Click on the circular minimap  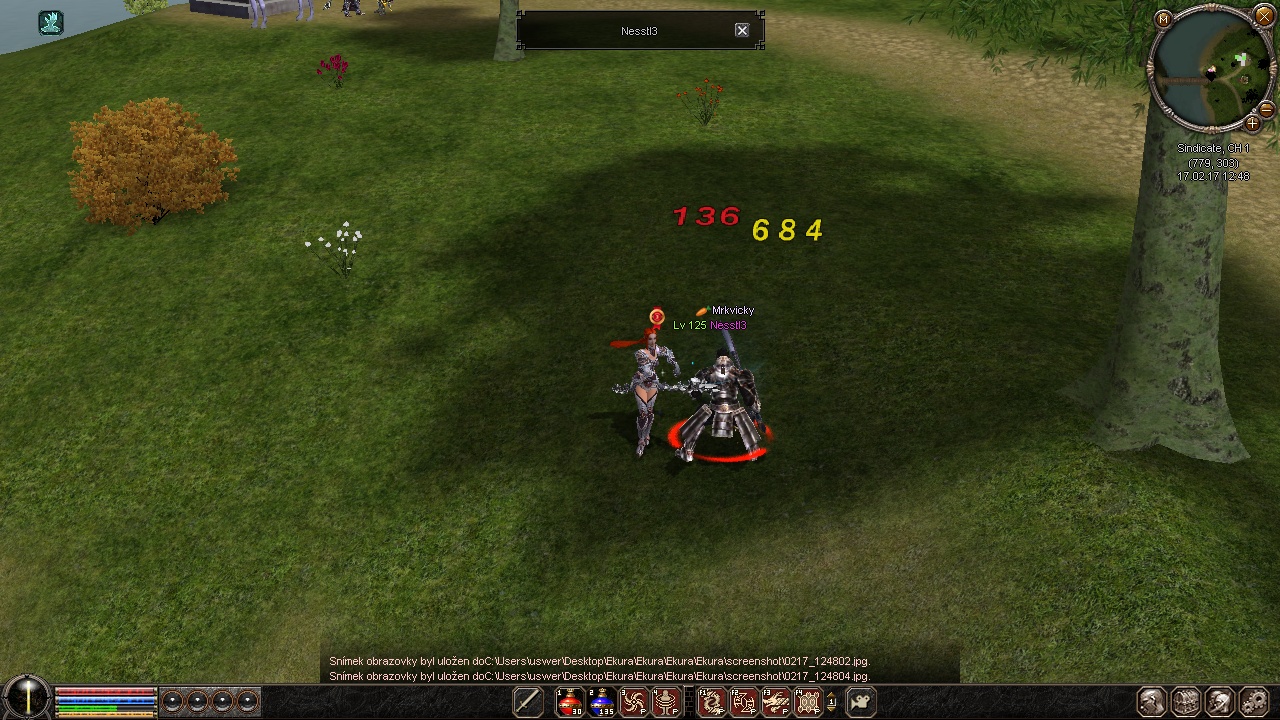click(1210, 70)
